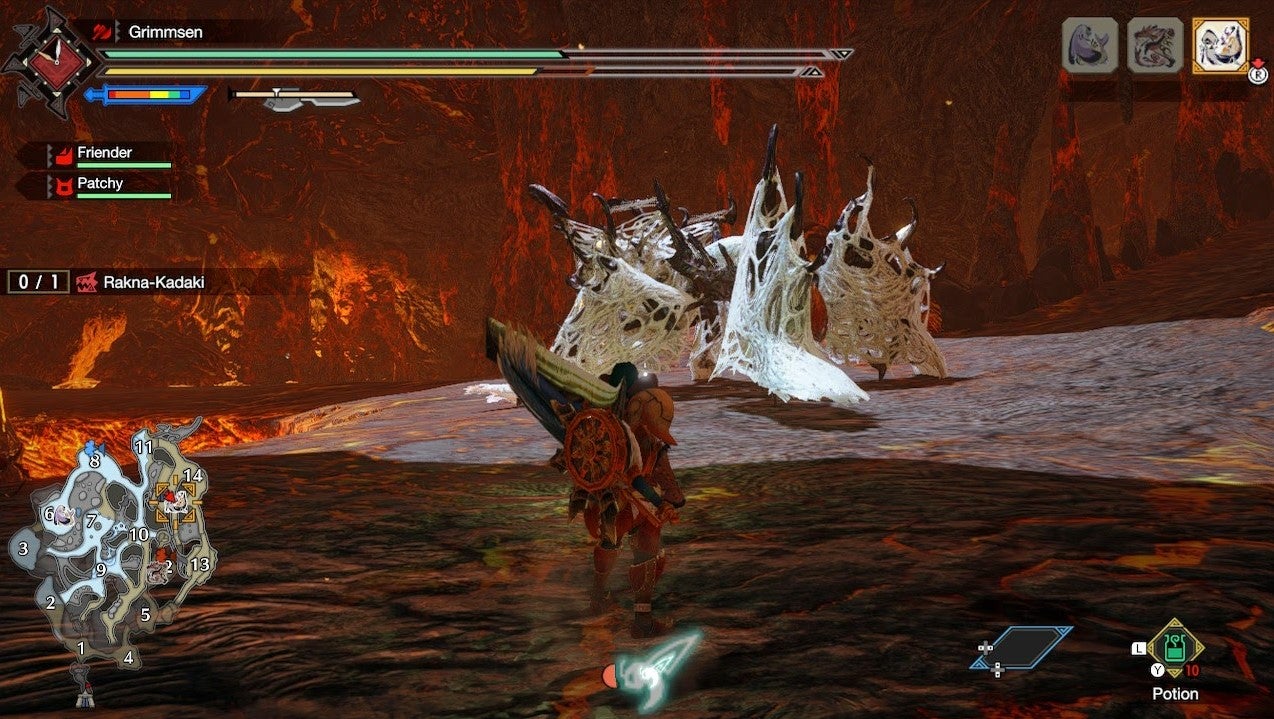1274x719 pixels.
Task: Use the Potion item slot
Action: 1175,650
